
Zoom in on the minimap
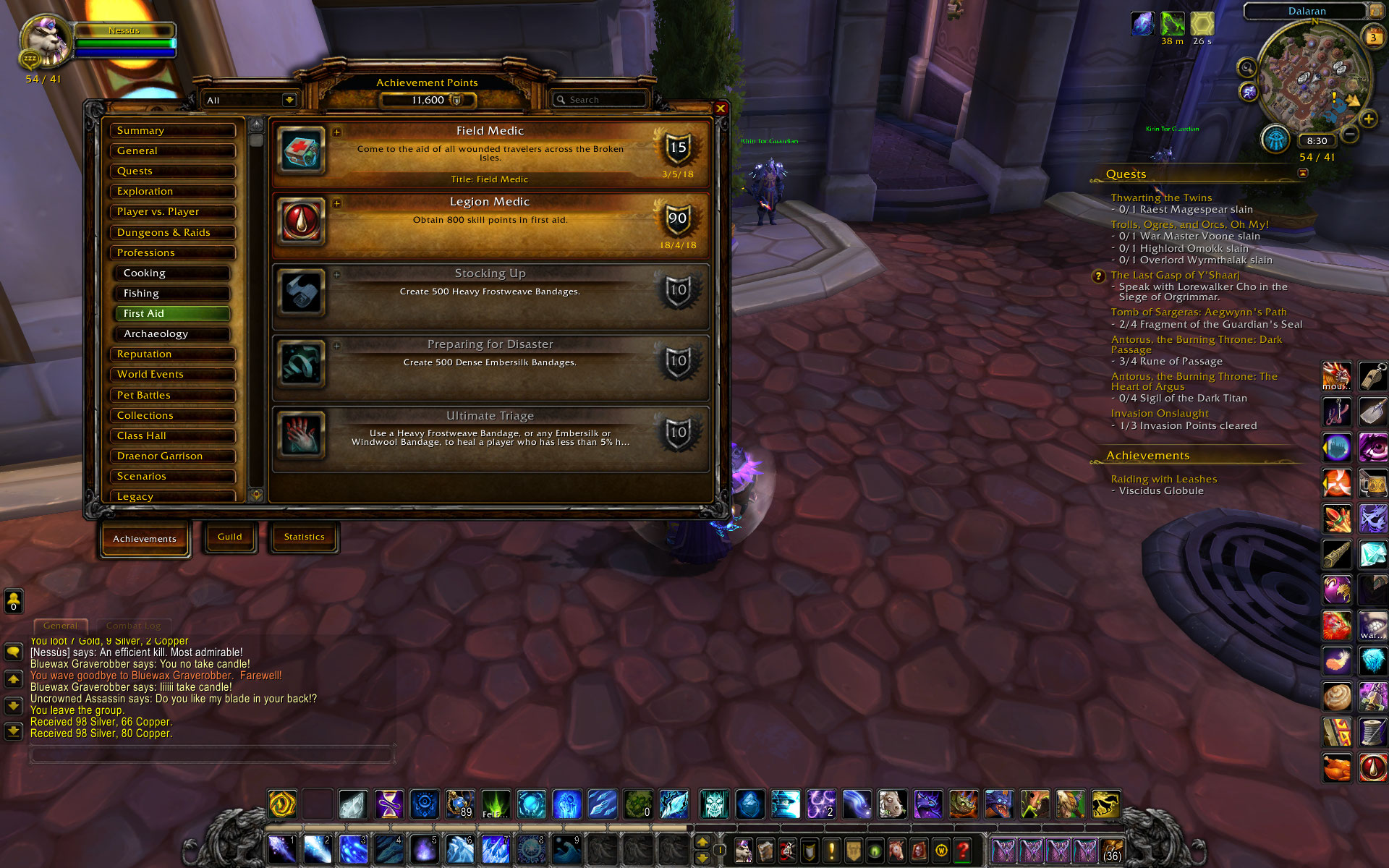tap(1368, 119)
